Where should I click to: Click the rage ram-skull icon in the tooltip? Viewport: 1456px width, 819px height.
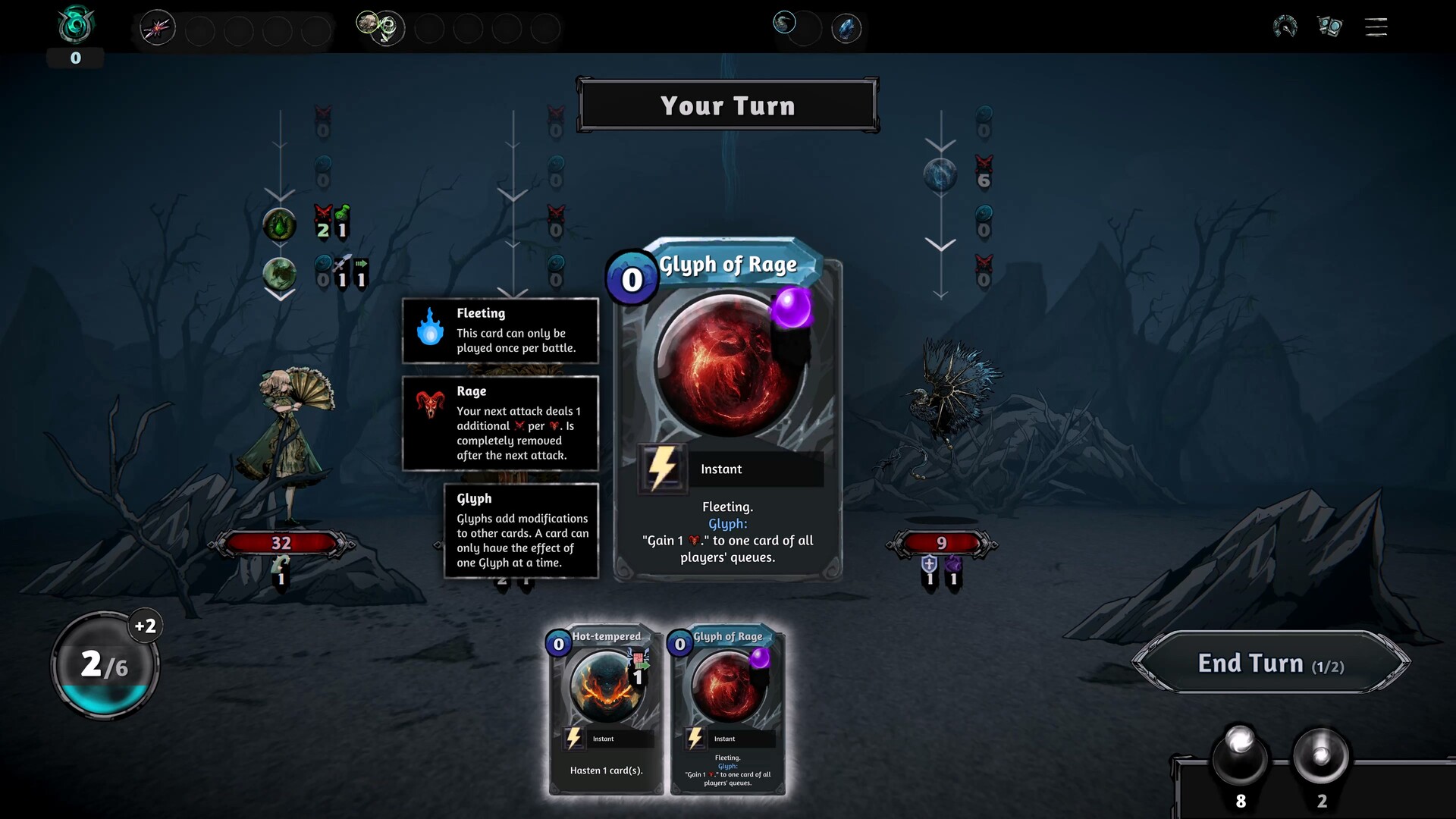point(431,402)
